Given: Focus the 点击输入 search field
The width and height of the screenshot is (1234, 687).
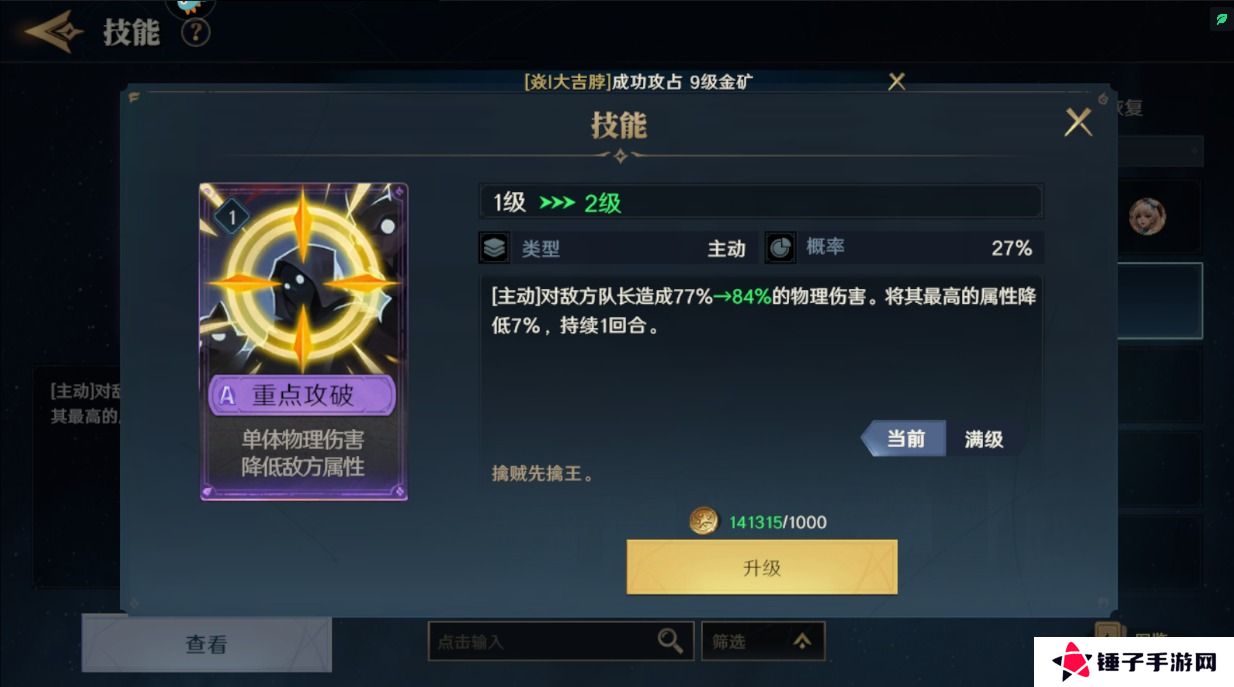Looking at the screenshot, I should [540, 642].
